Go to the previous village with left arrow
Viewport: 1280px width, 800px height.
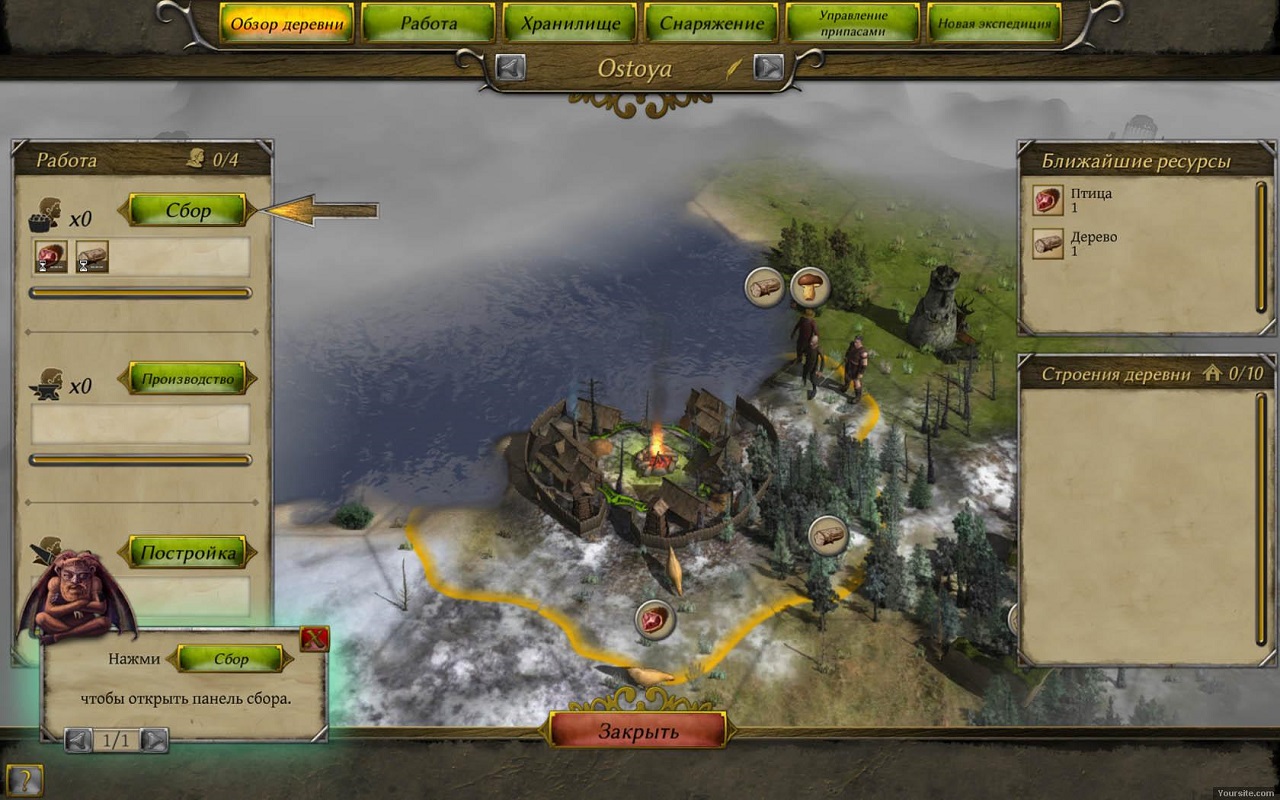point(510,67)
